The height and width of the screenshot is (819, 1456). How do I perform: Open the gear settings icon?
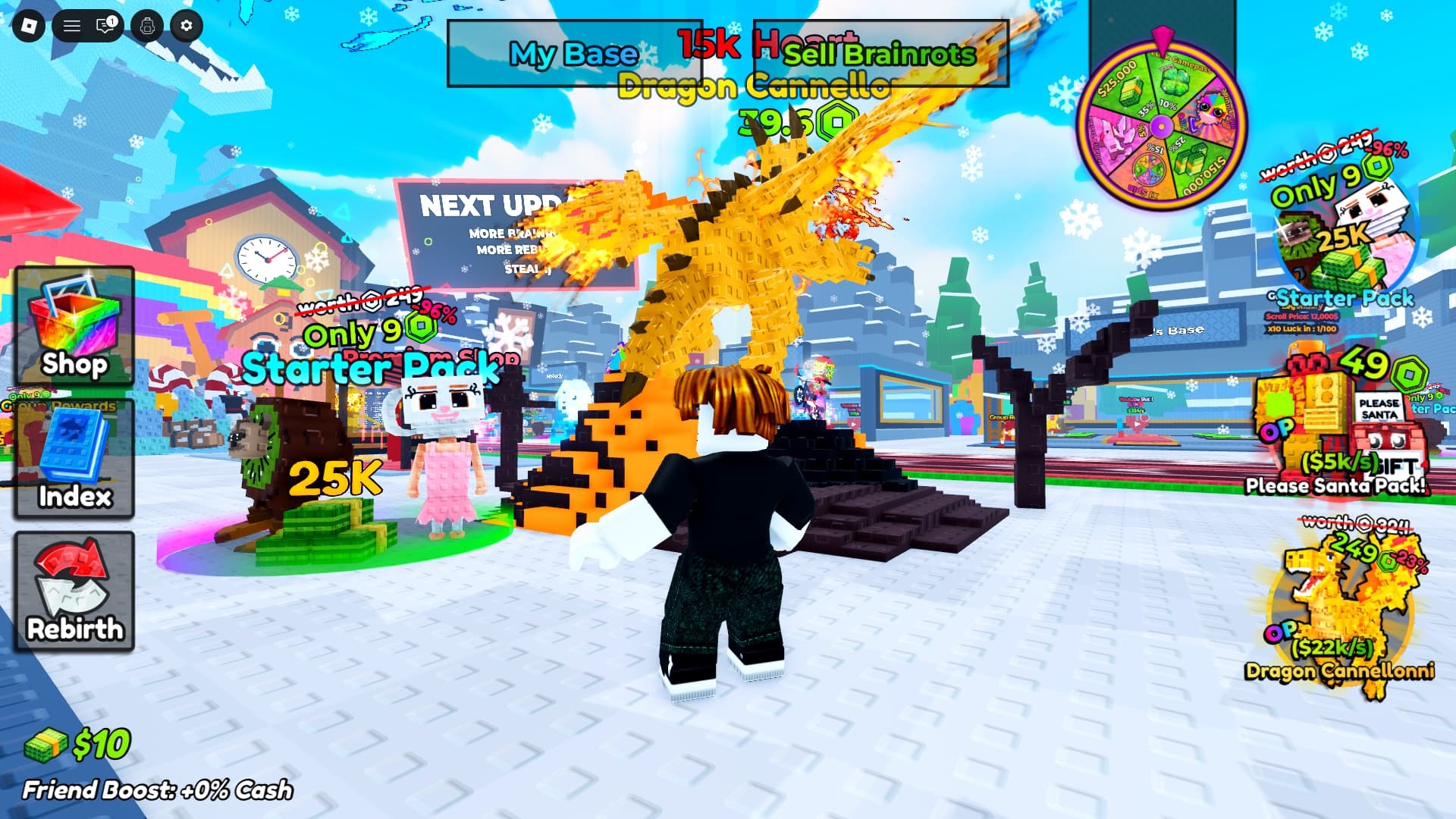[187, 27]
